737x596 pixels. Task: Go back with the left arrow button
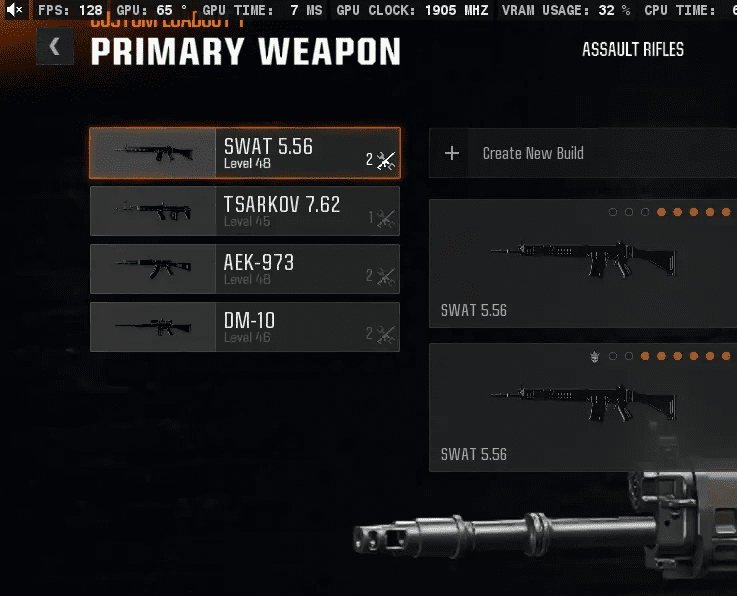tap(54, 46)
